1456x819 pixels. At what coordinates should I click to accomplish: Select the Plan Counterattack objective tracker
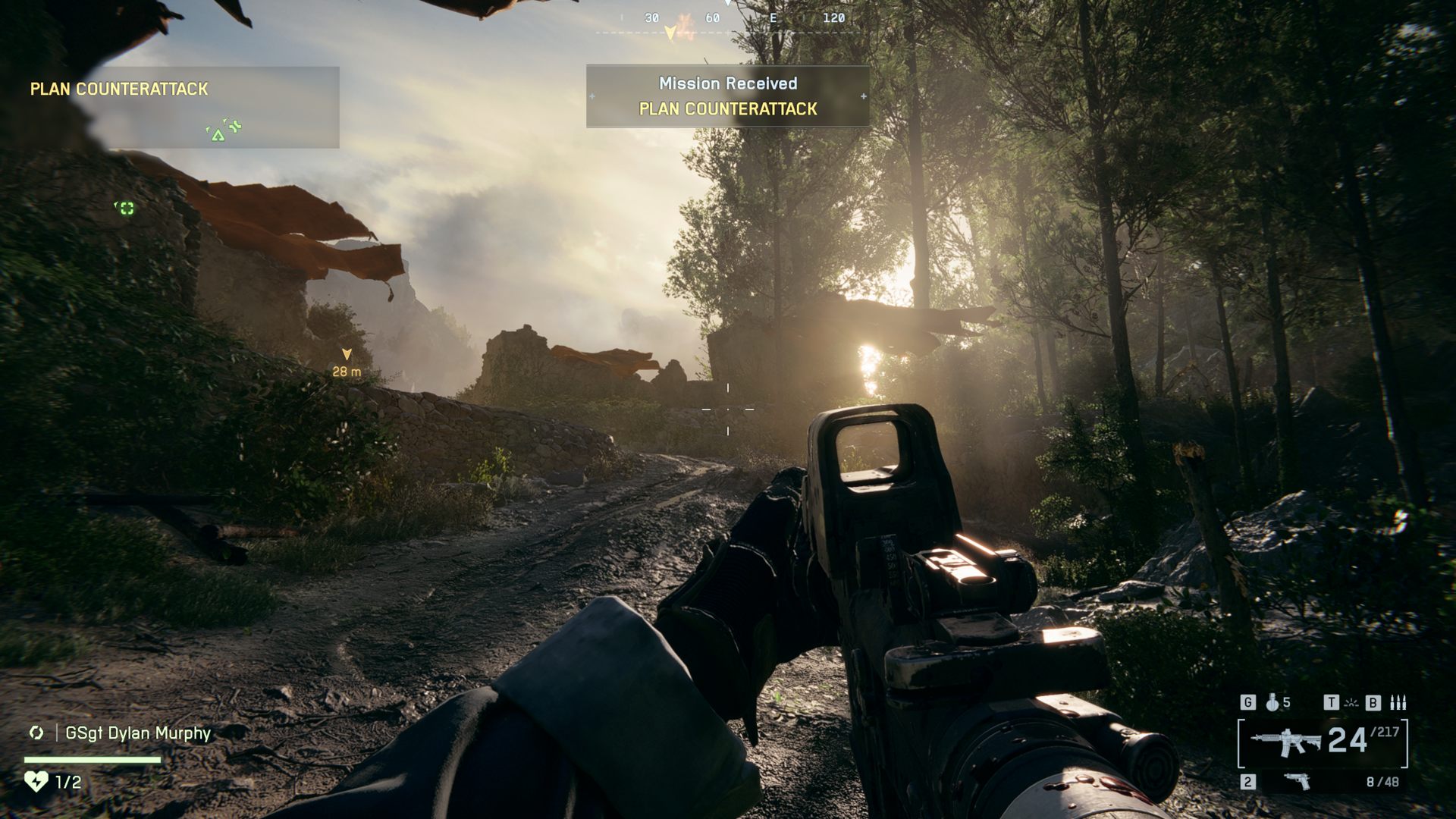[x=119, y=89]
